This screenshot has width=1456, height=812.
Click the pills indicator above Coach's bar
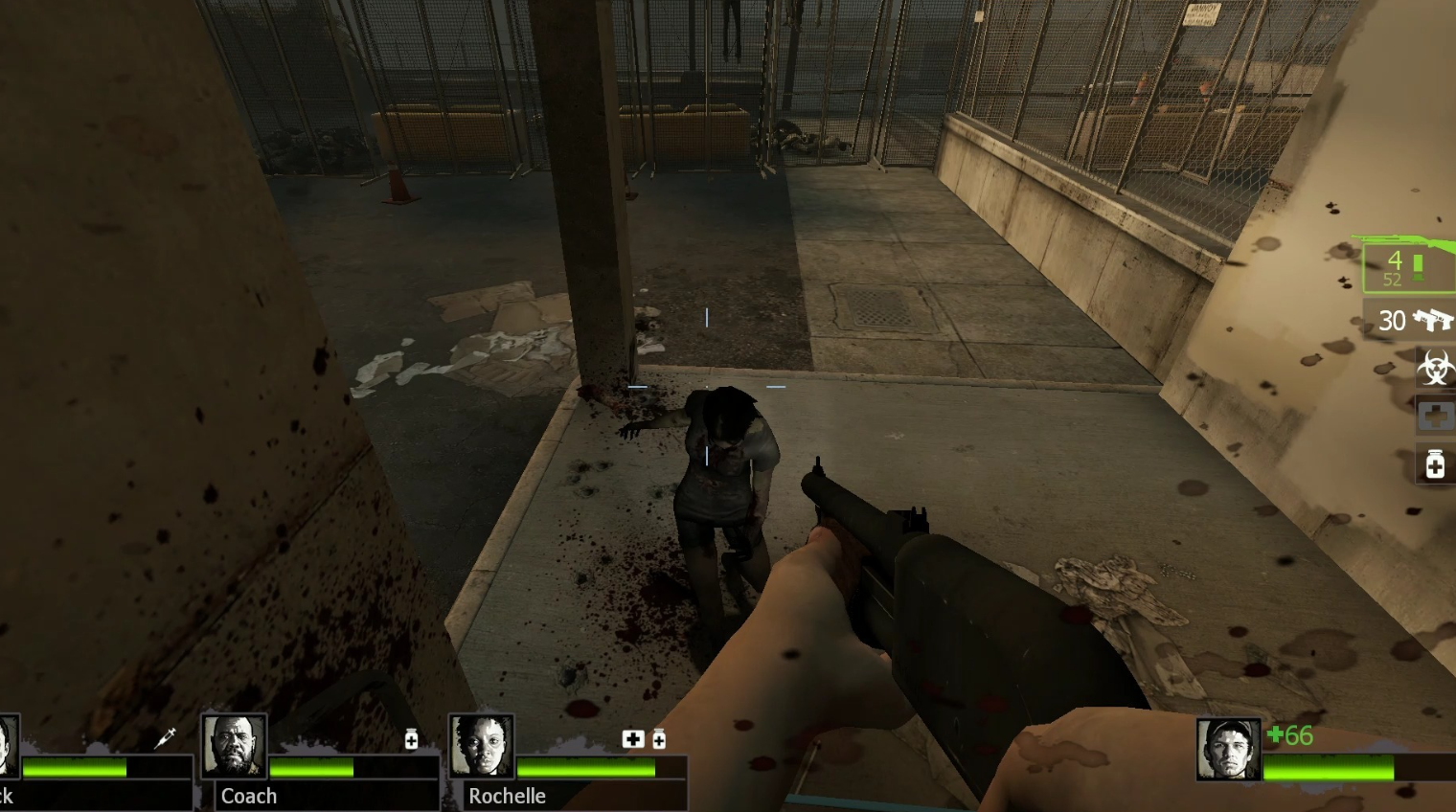(411, 738)
